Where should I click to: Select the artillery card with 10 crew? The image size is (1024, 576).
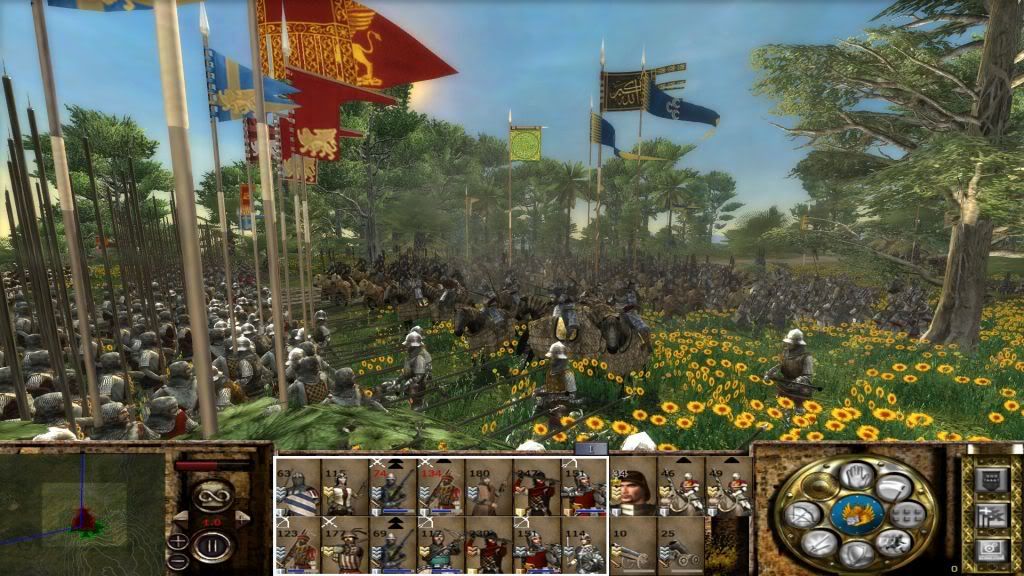[633, 545]
